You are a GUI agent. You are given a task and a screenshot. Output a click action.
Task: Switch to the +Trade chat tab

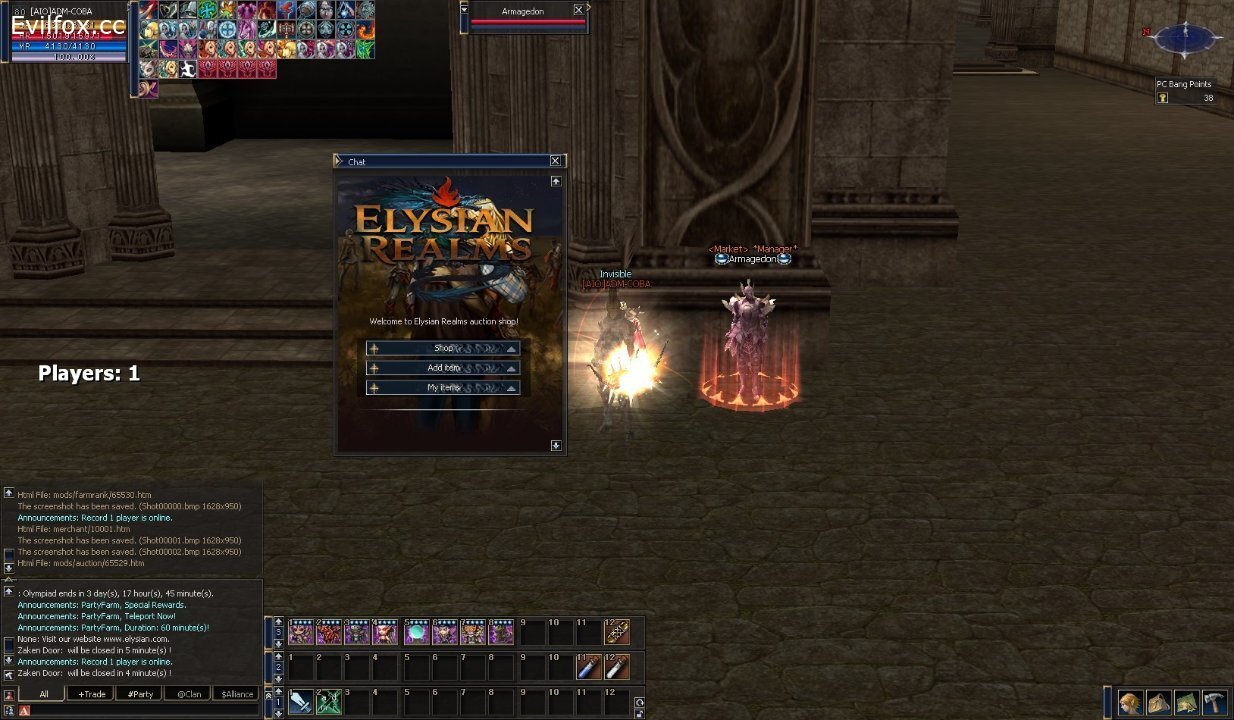(x=90, y=694)
